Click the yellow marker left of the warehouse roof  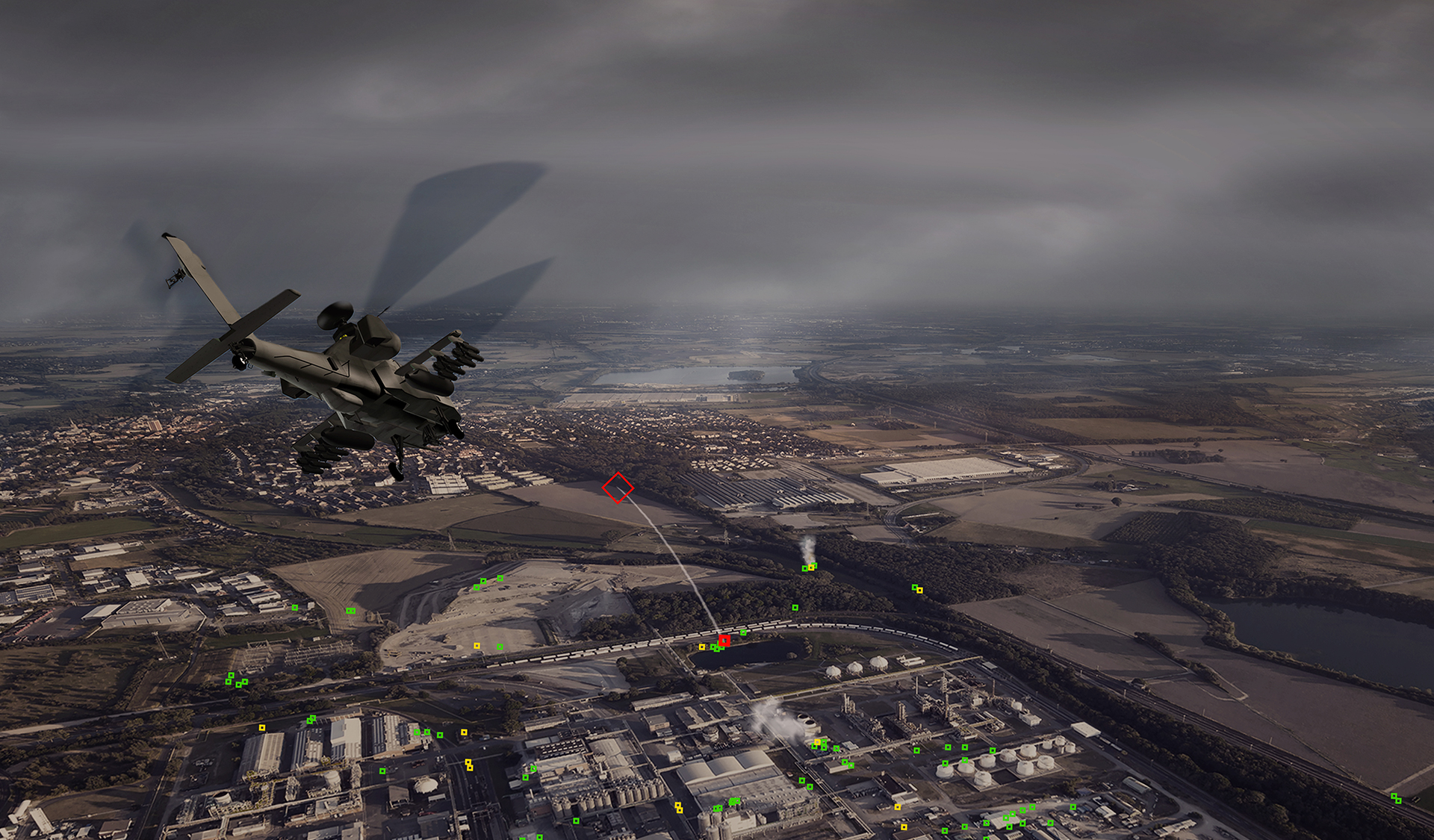tap(262, 728)
